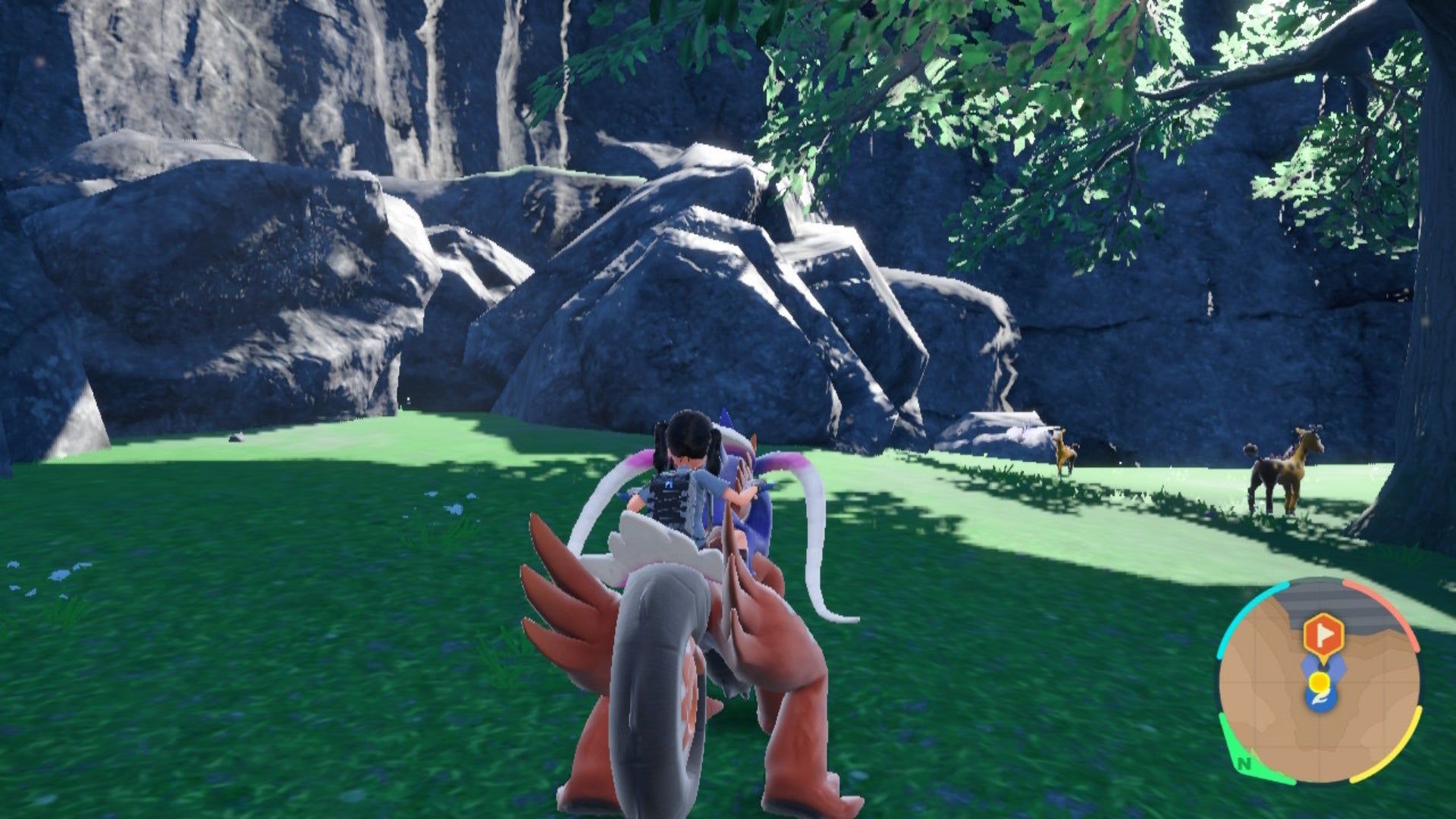The image size is (1456, 819).
Task: Click the yellow player position dot on minimap
Action: coord(1319,682)
